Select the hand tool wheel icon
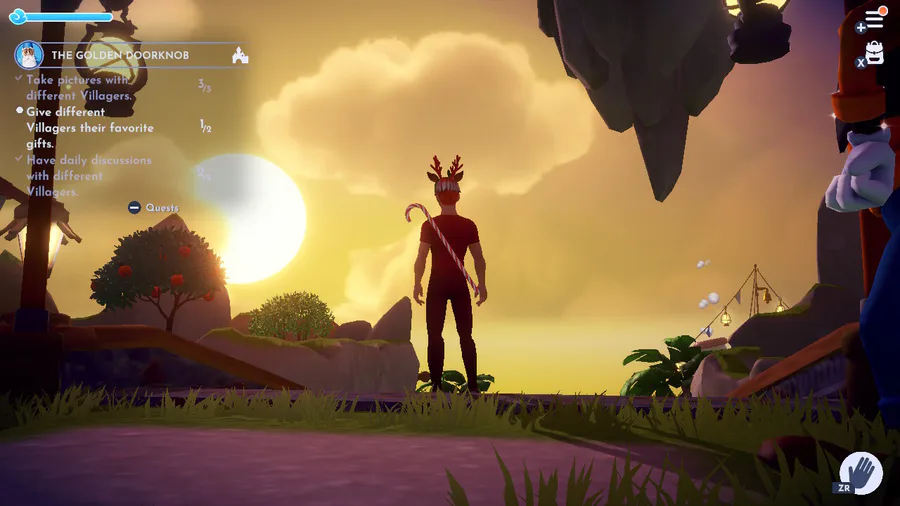This screenshot has height=506, width=900. coord(860,472)
